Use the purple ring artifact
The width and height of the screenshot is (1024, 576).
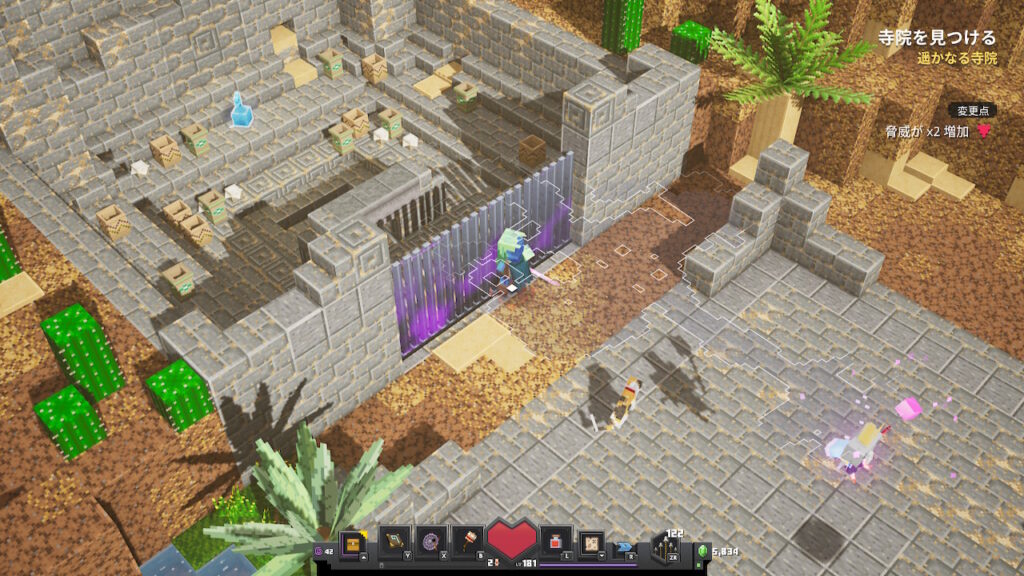coord(431,543)
